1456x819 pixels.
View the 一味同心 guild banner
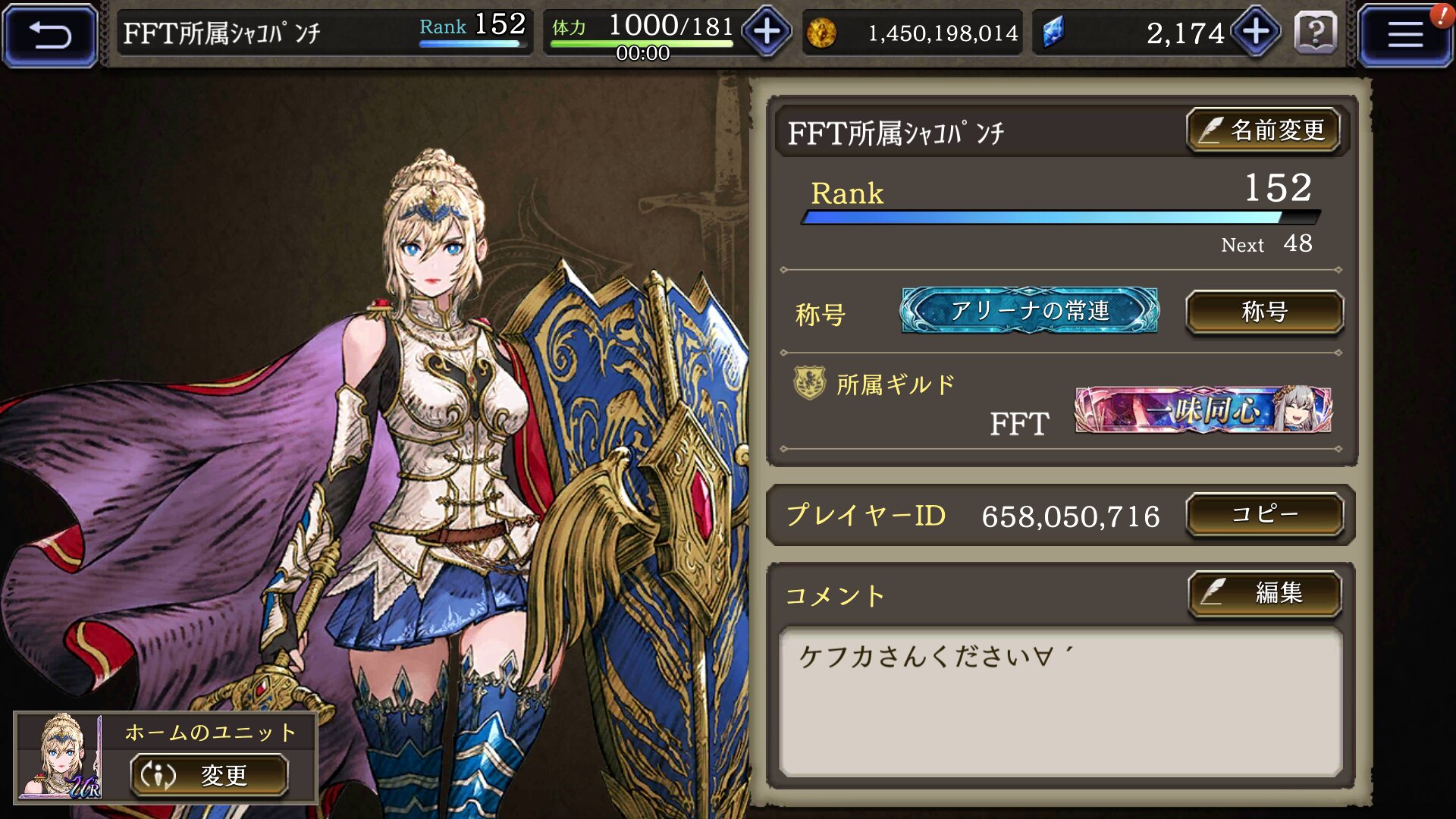click(x=1203, y=410)
